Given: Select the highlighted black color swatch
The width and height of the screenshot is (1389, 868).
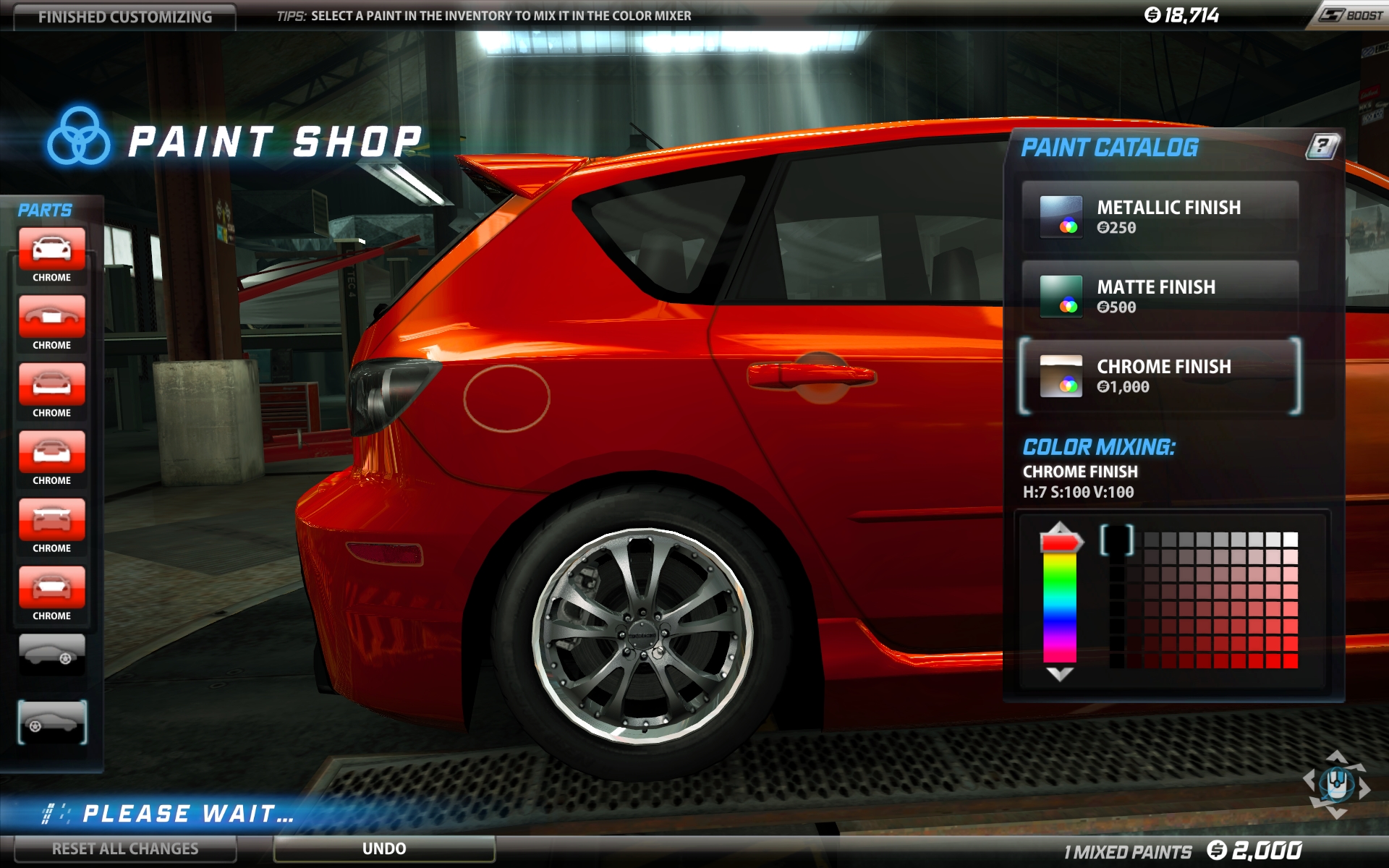Looking at the screenshot, I should [x=1117, y=540].
